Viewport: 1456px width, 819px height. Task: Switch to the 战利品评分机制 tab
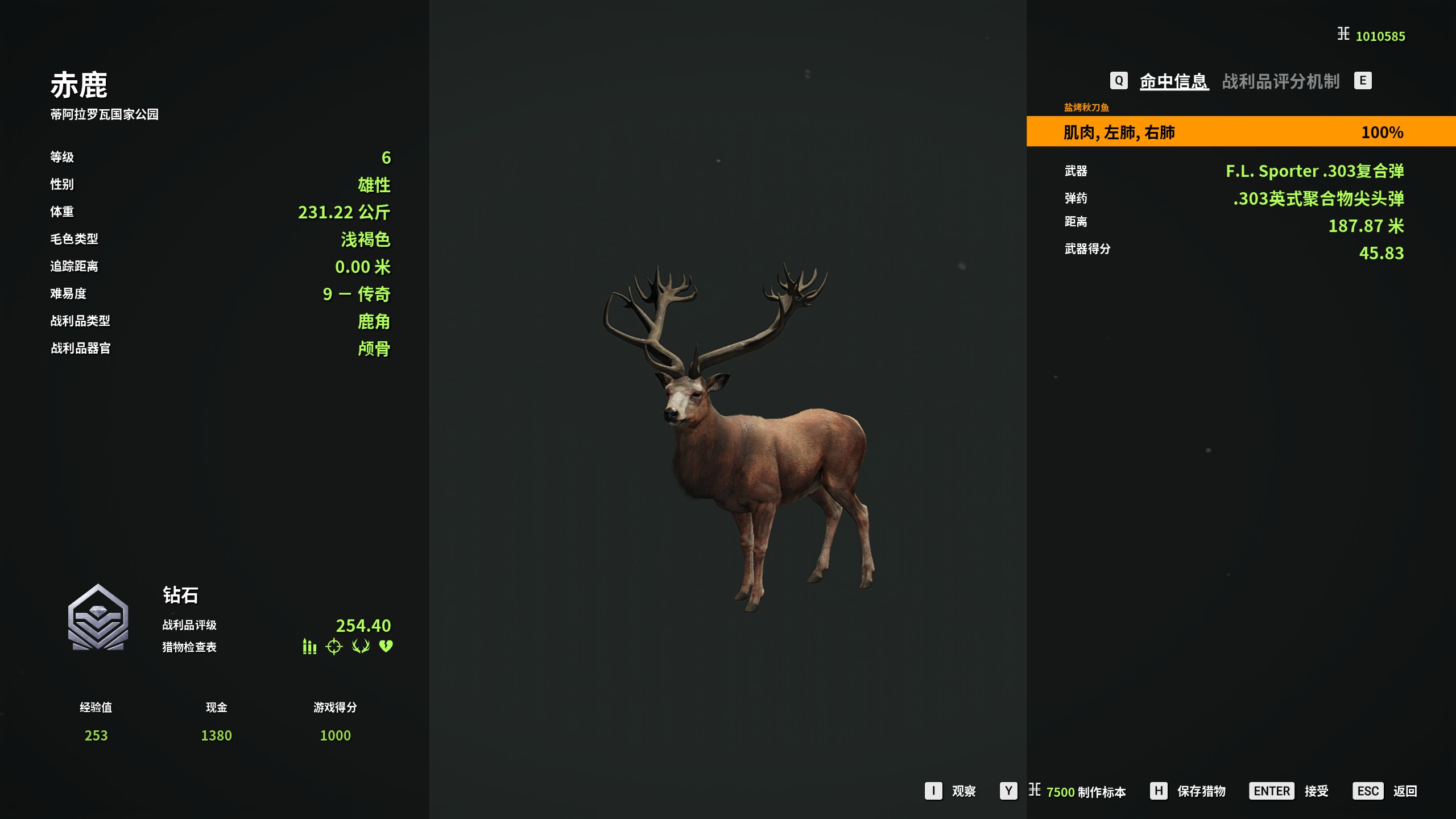tap(1280, 81)
